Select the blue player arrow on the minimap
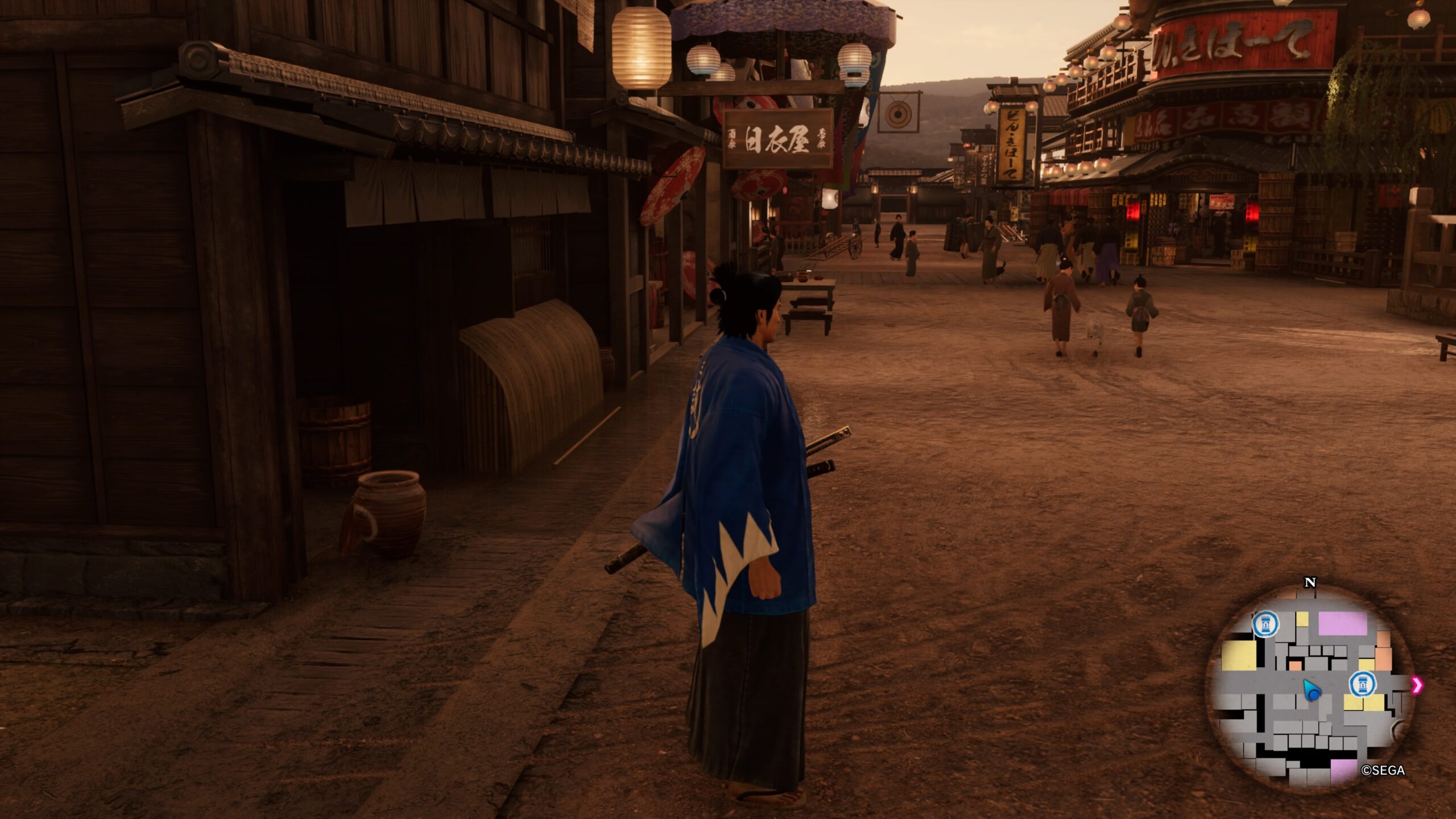This screenshot has height=819, width=1456. point(1312,690)
